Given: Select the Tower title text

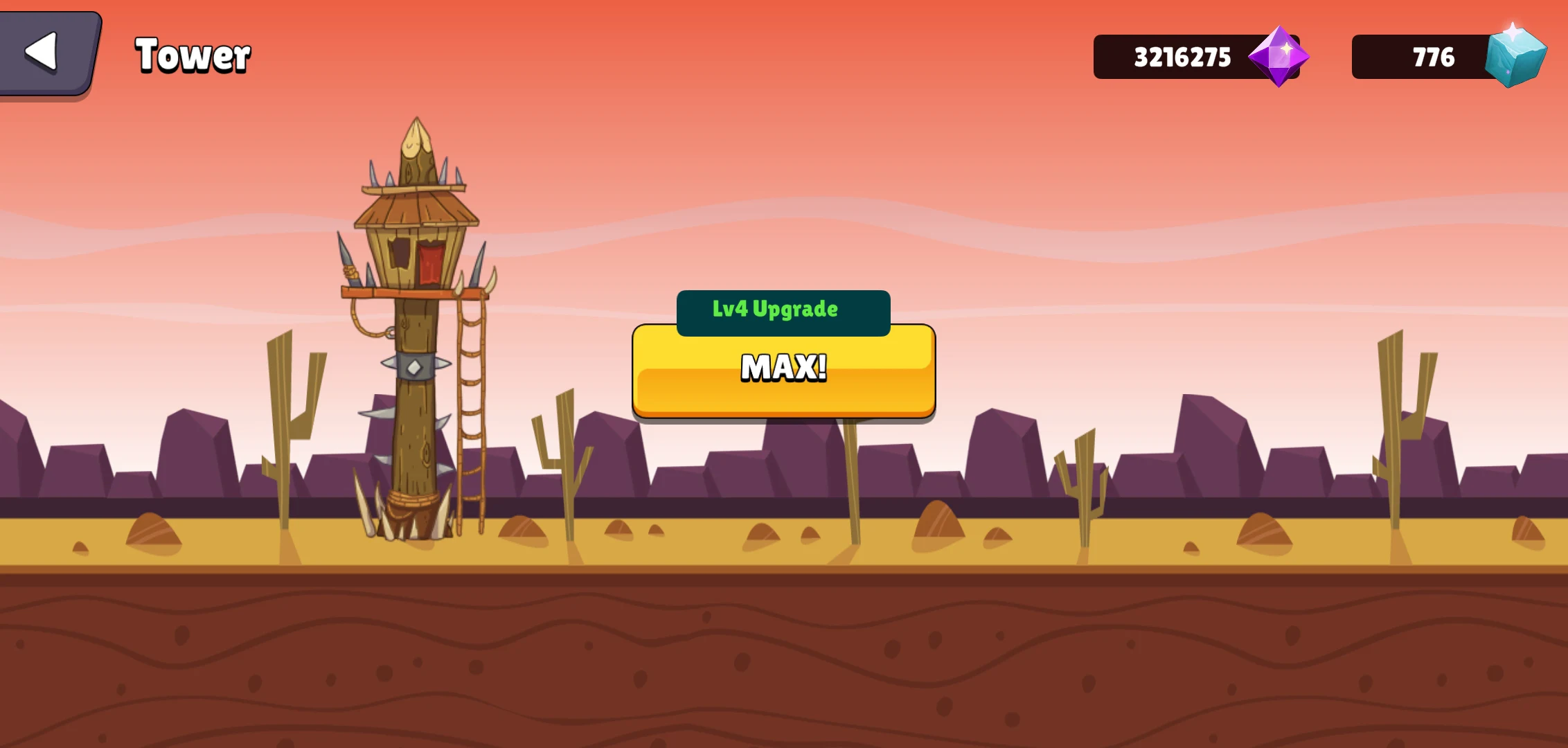Looking at the screenshot, I should click(x=192, y=55).
